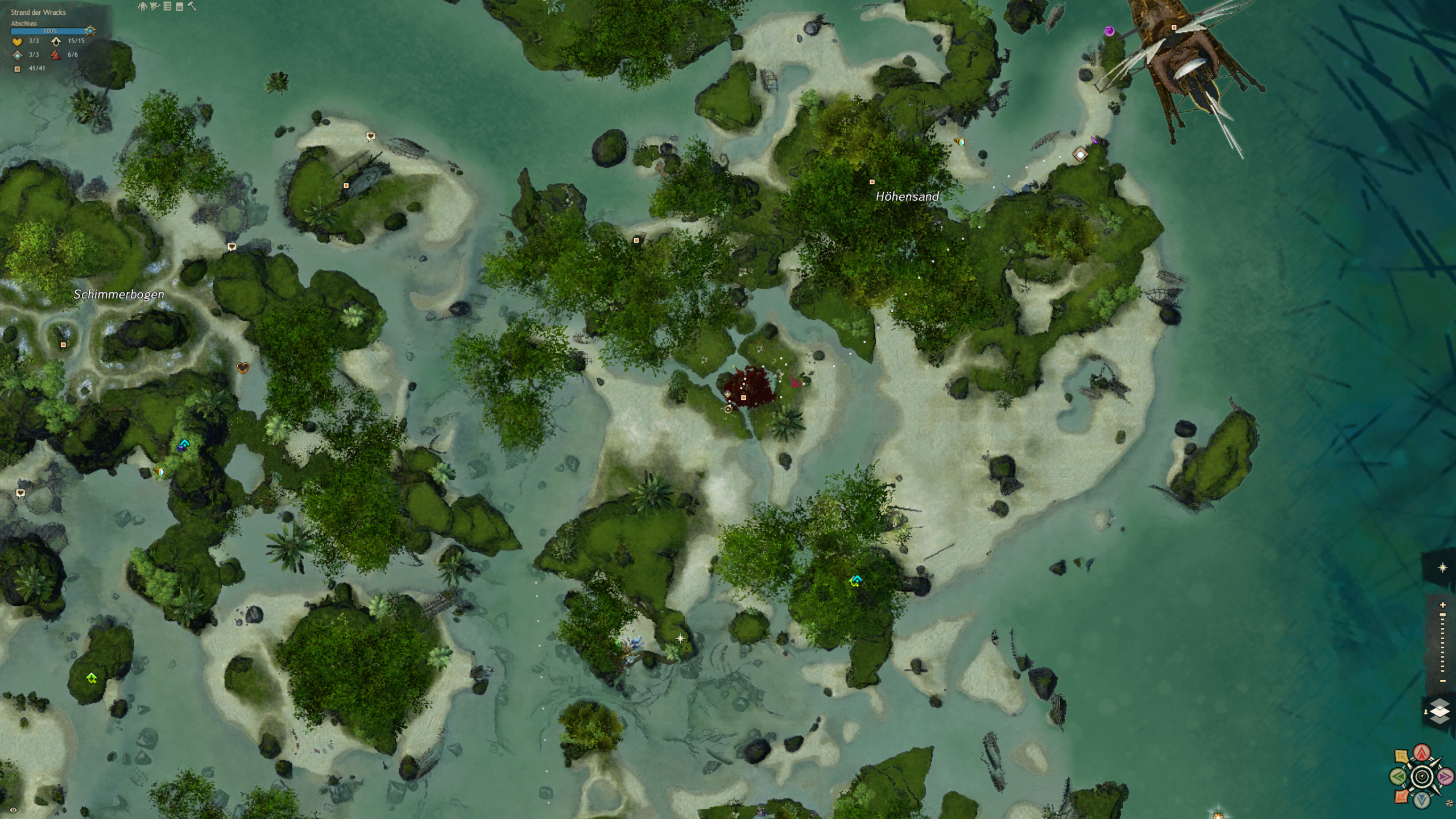1456x819 pixels.
Task: Click the purple swirl portal marker
Action: pyautogui.click(x=1109, y=31)
